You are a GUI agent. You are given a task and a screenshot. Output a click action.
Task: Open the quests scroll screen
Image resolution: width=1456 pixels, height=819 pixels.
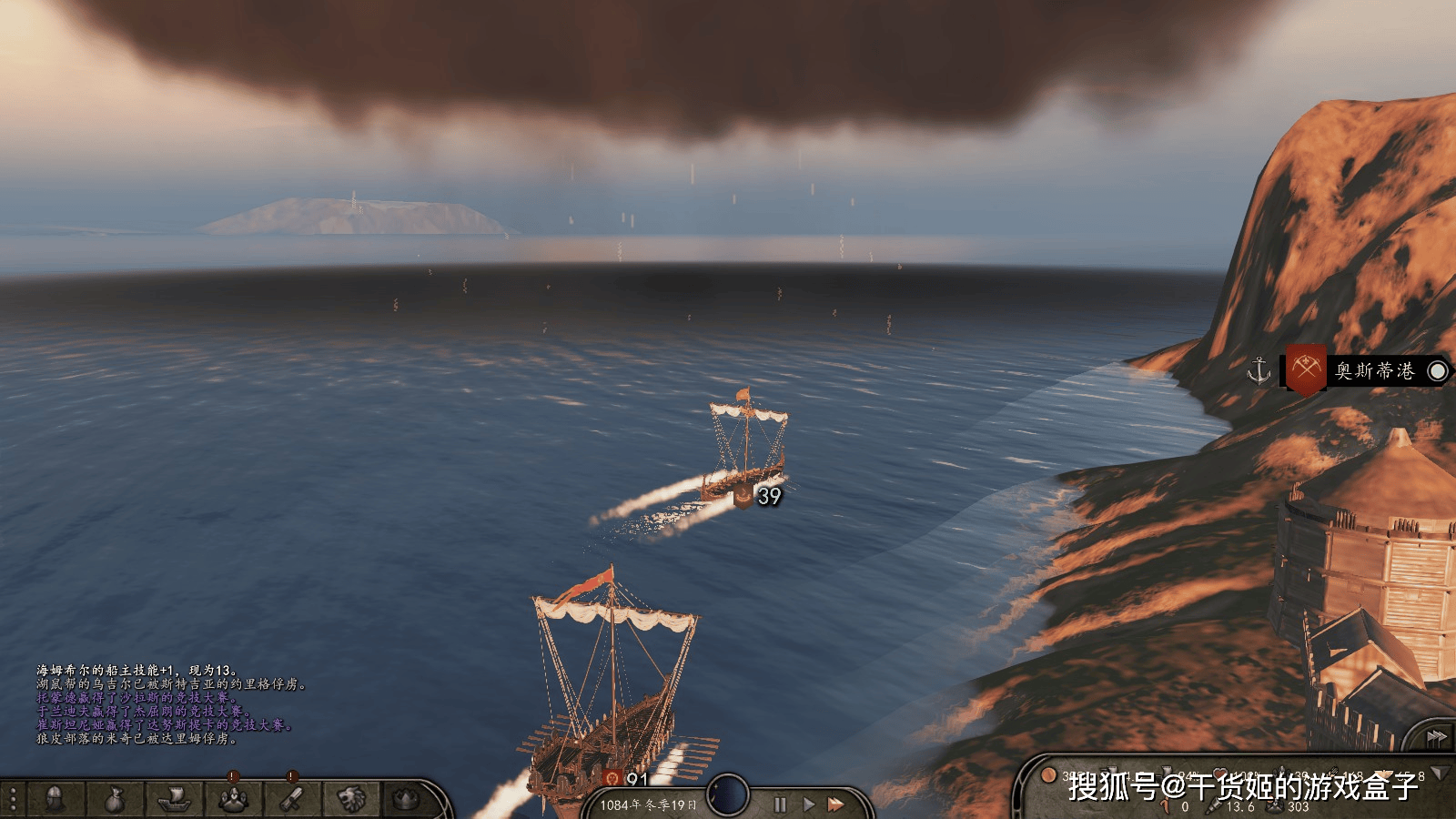pos(291,800)
